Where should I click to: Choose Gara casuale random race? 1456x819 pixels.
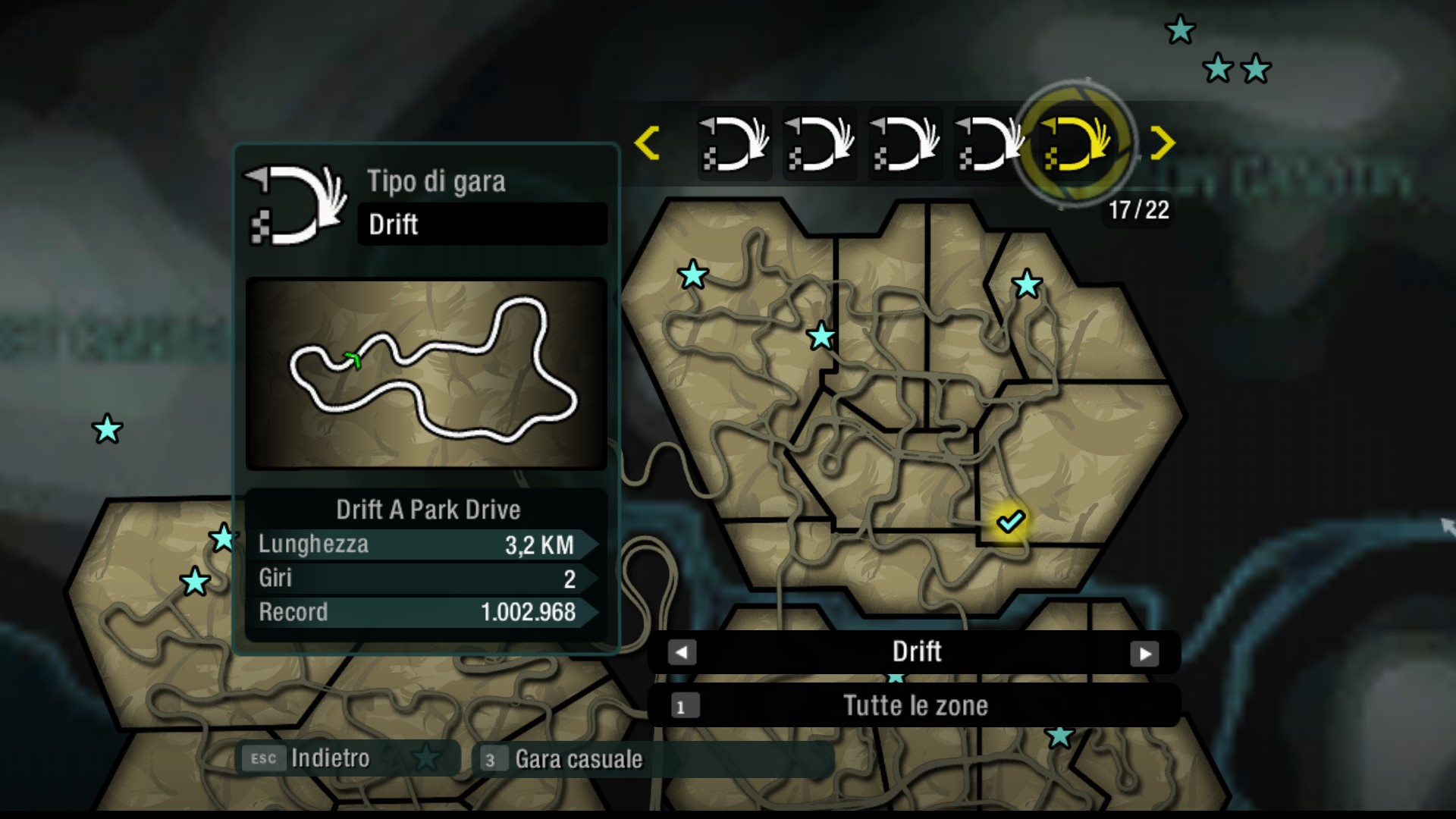[565, 759]
